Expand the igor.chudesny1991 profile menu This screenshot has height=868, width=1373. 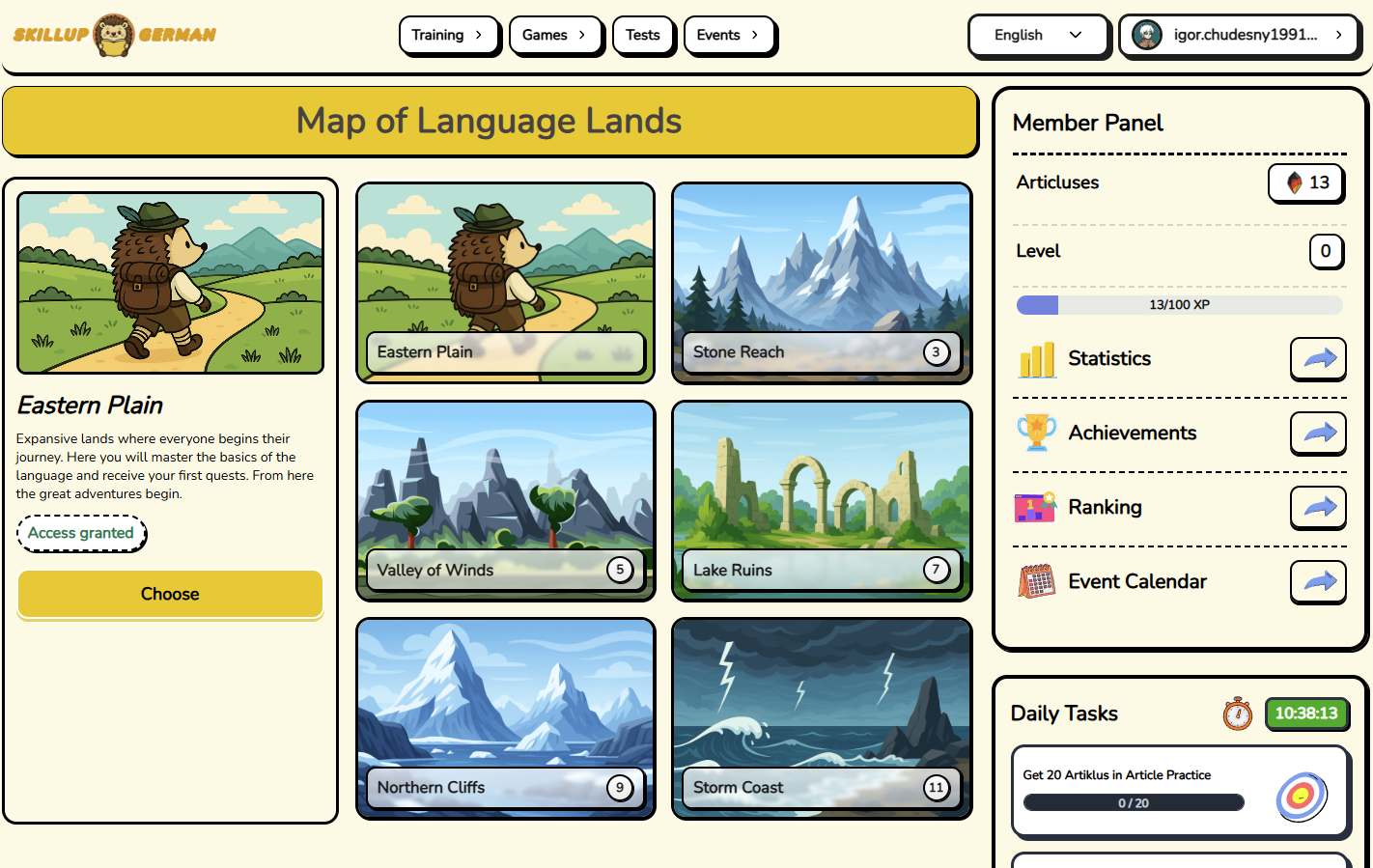[x=1240, y=35]
